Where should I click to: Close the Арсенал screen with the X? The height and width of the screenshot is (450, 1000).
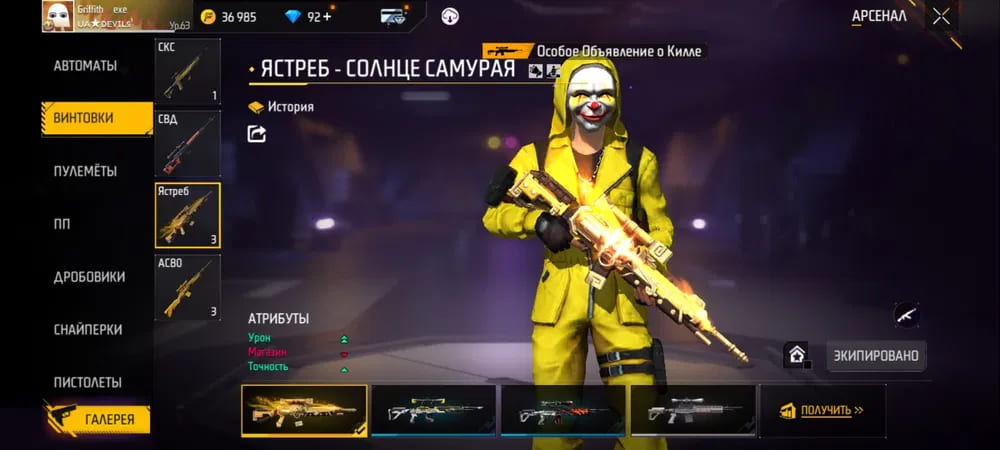coord(941,16)
